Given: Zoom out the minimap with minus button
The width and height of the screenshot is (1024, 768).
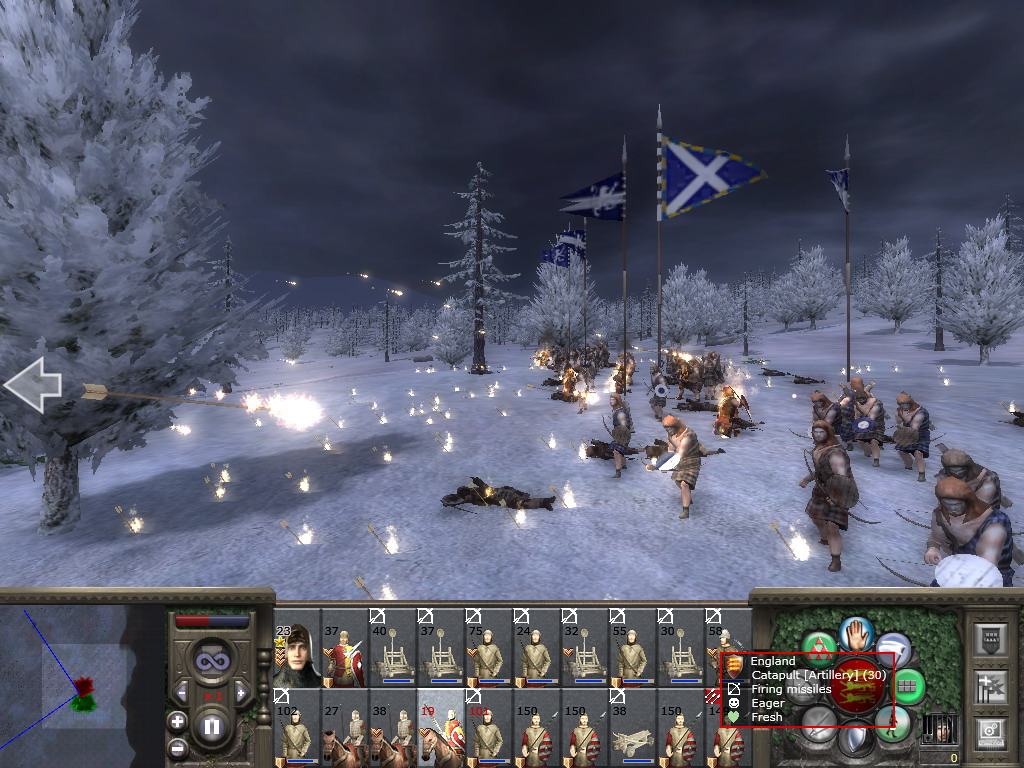Looking at the screenshot, I should pyautogui.click(x=178, y=746).
